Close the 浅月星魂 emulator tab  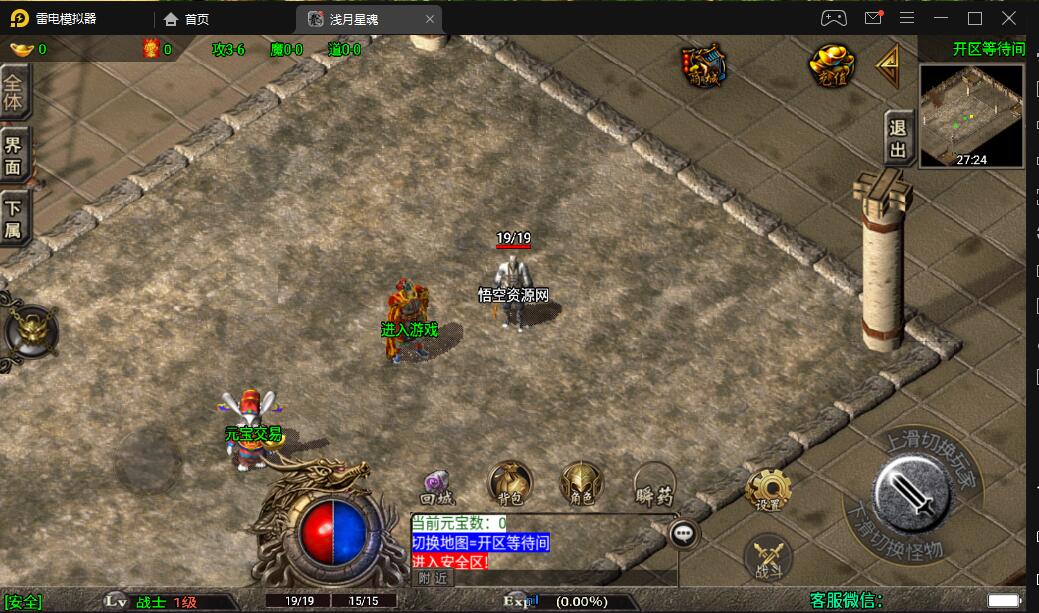(x=430, y=19)
